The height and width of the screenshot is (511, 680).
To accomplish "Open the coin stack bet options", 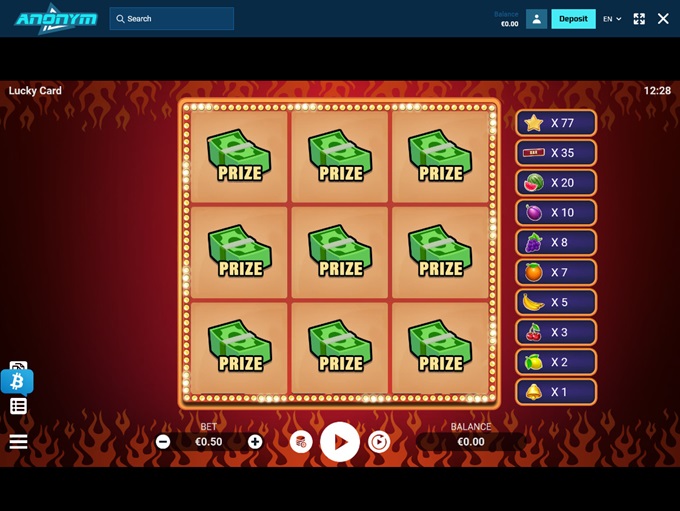I will pos(301,442).
